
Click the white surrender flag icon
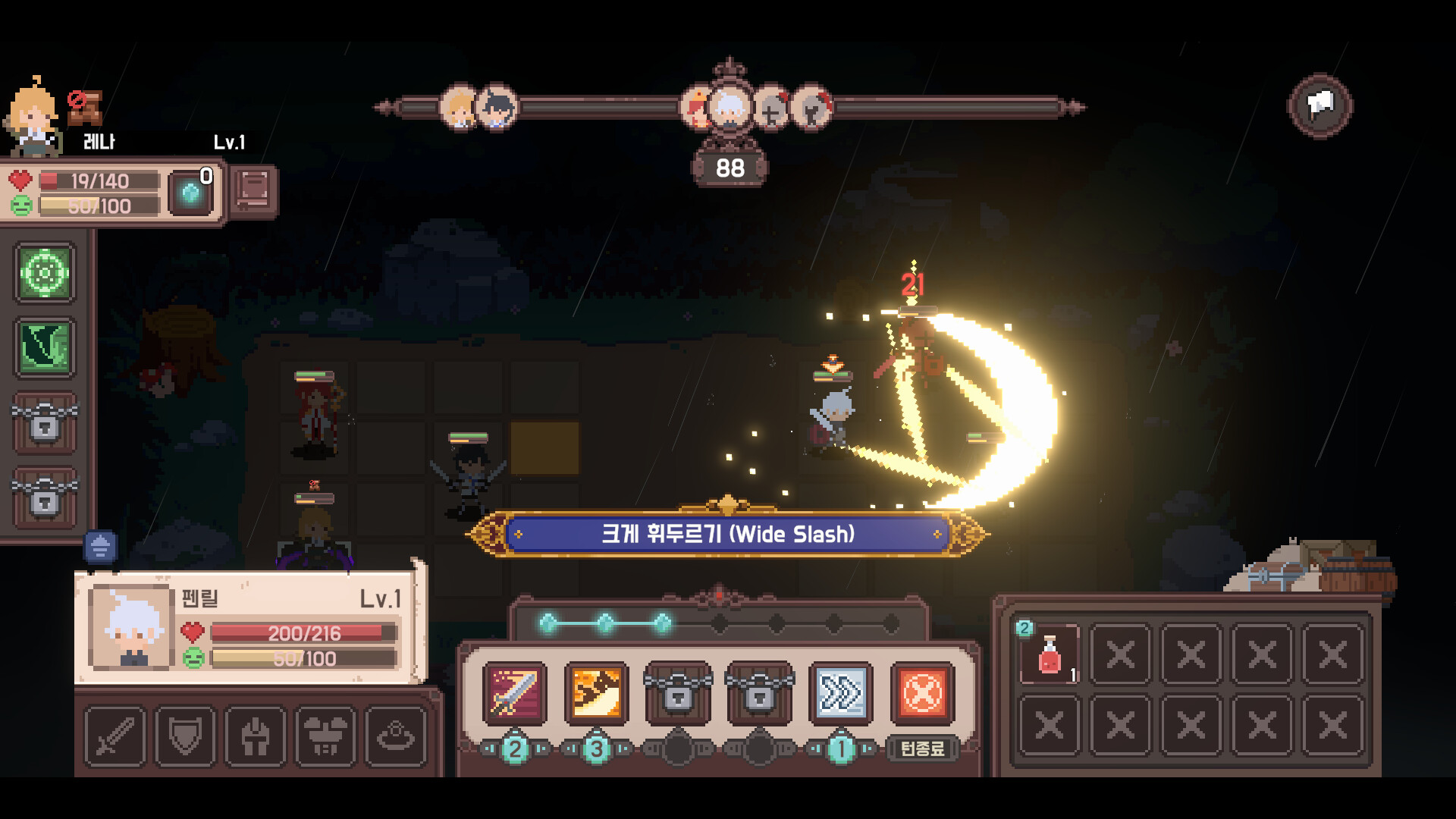pyautogui.click(x=1319, y=105)
